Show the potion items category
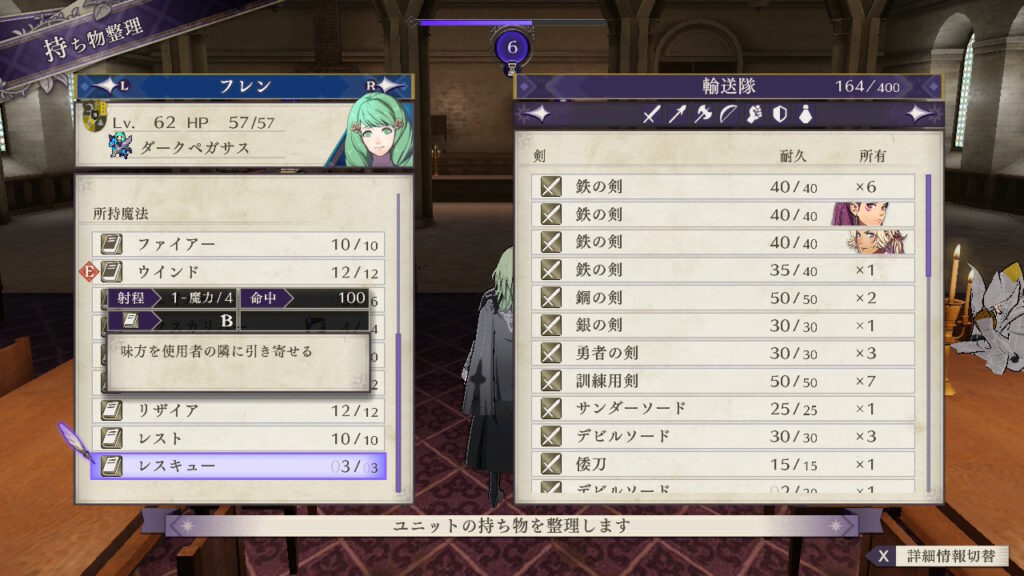The image size is (1024, 576). click(804, 115)
